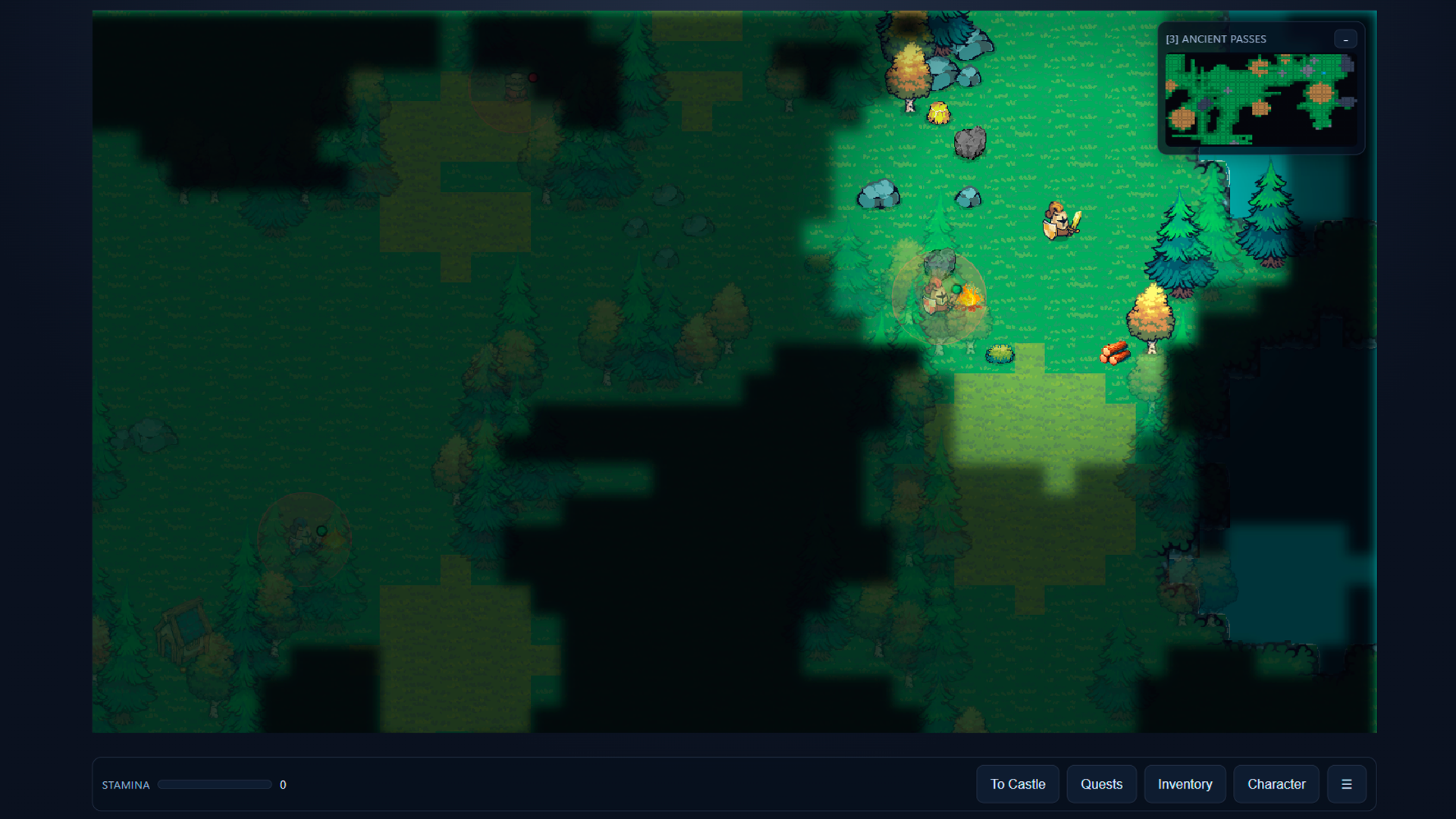Collapse the Ancient Passes minimap panel
Image resolution: width=1456 pixels, height=819 pixels.
[1346, 39]
